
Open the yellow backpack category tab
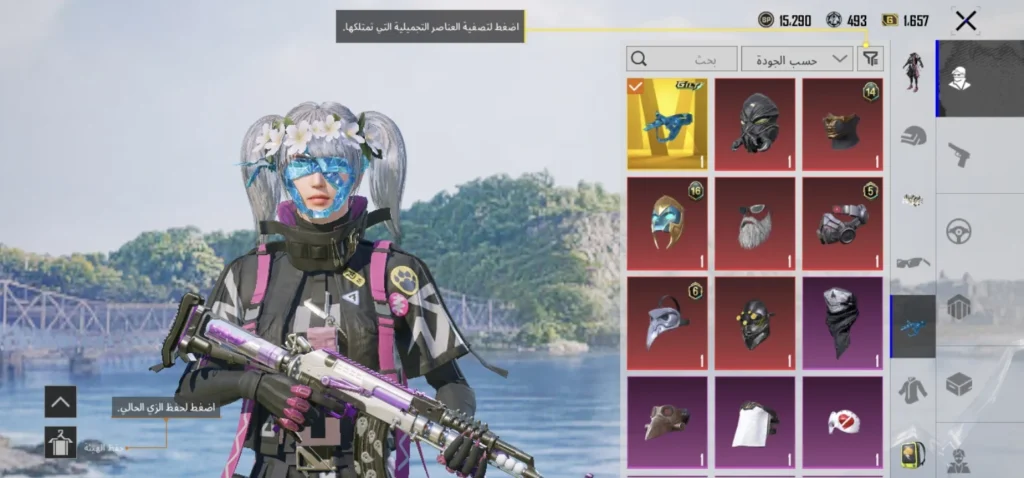(x=913, y=454)
